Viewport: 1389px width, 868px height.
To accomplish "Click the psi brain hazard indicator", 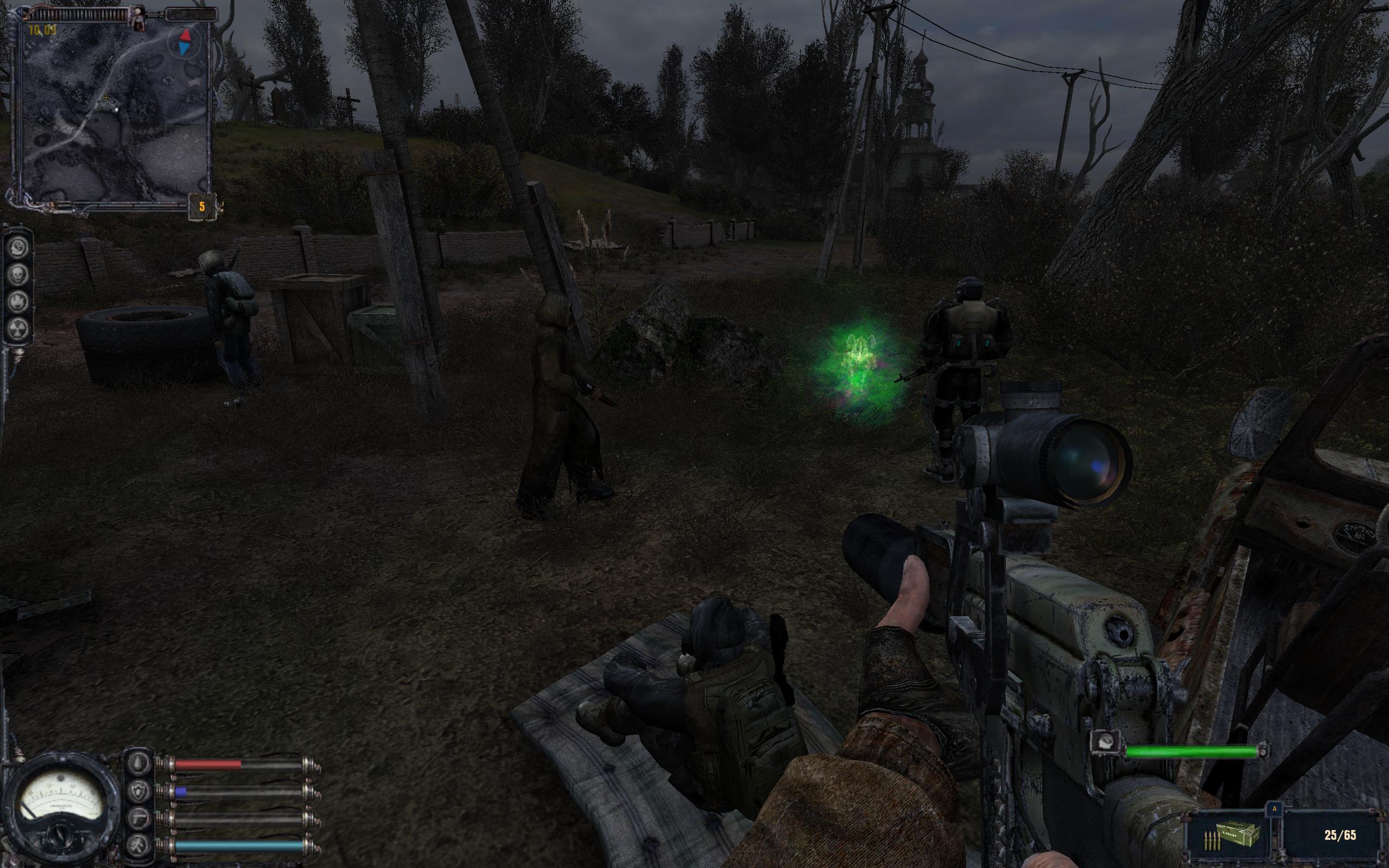I will tap(18, 247).
